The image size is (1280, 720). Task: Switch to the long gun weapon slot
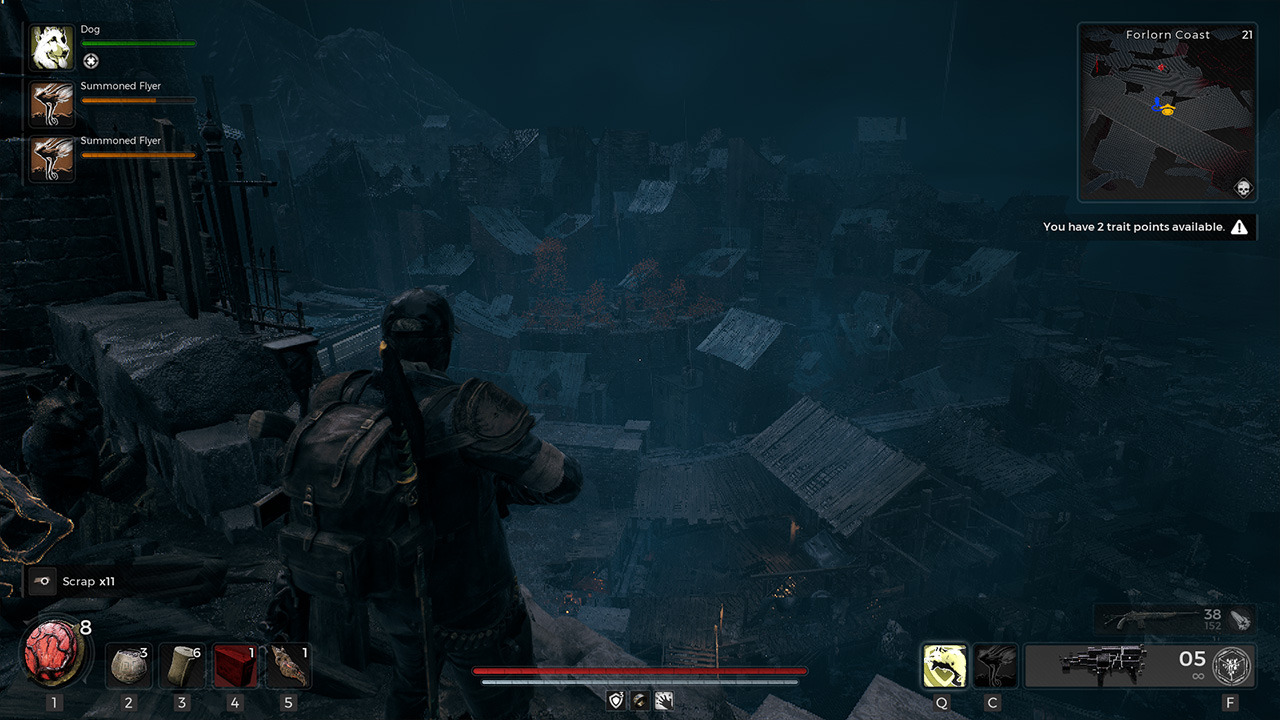[1158, 619]
